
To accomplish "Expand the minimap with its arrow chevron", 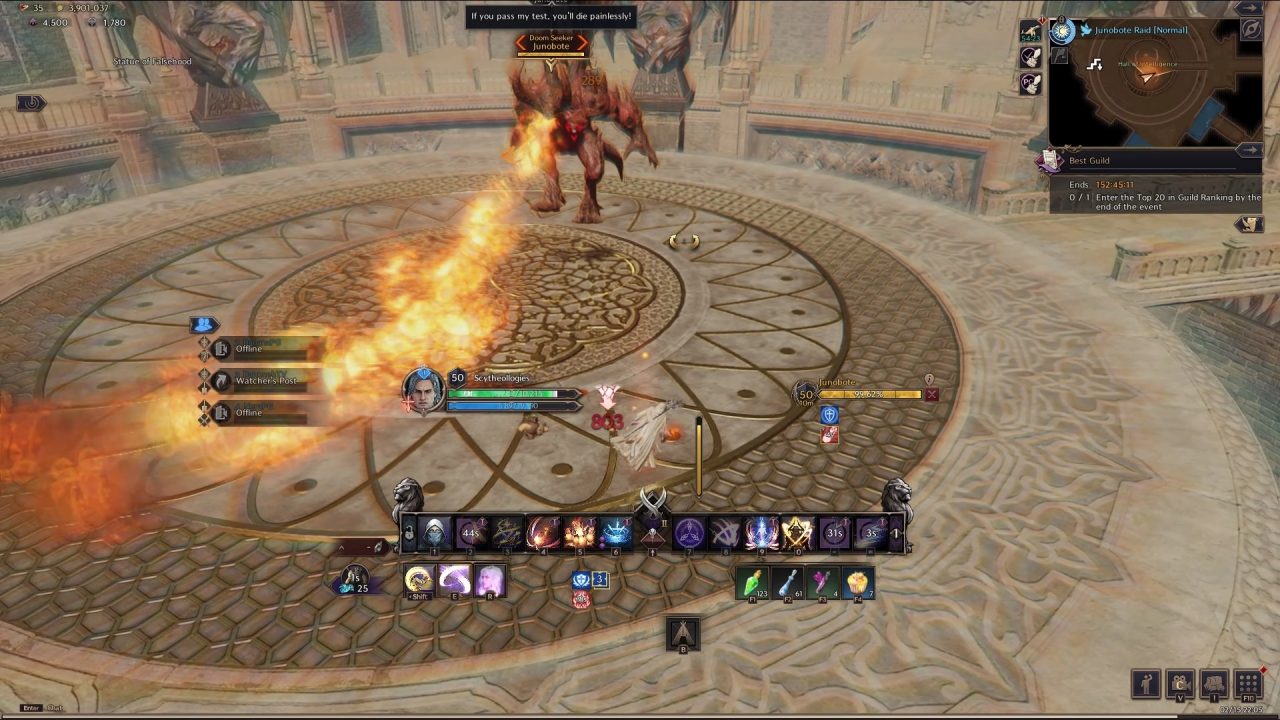I will coord(1249,7).
